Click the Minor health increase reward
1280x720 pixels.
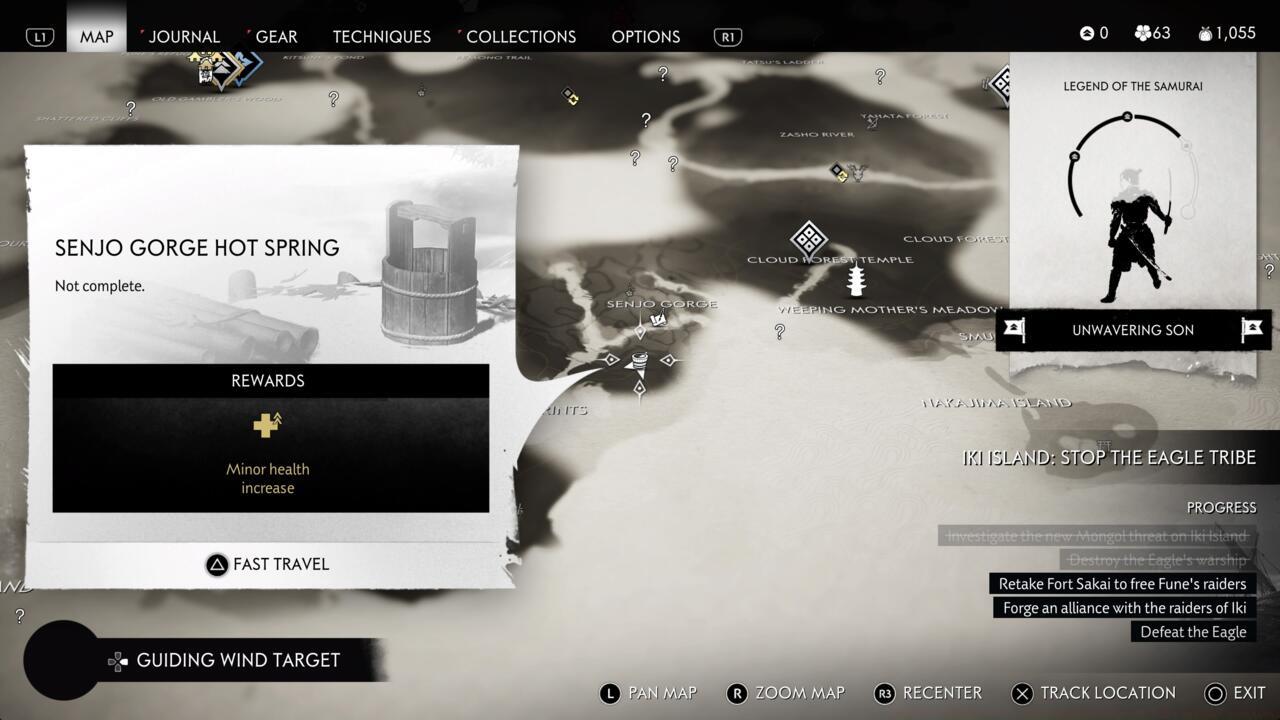point(267,453)
